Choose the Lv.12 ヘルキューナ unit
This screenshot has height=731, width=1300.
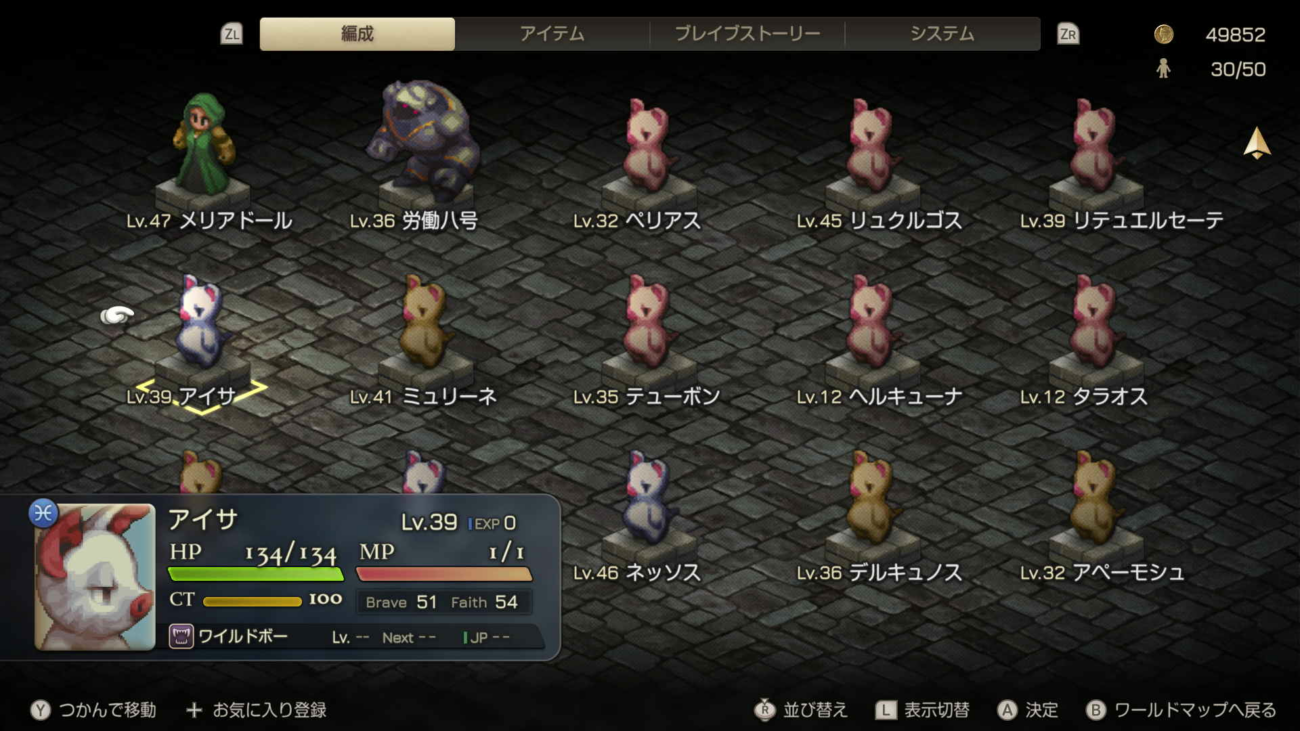click(x=872, y=327)
